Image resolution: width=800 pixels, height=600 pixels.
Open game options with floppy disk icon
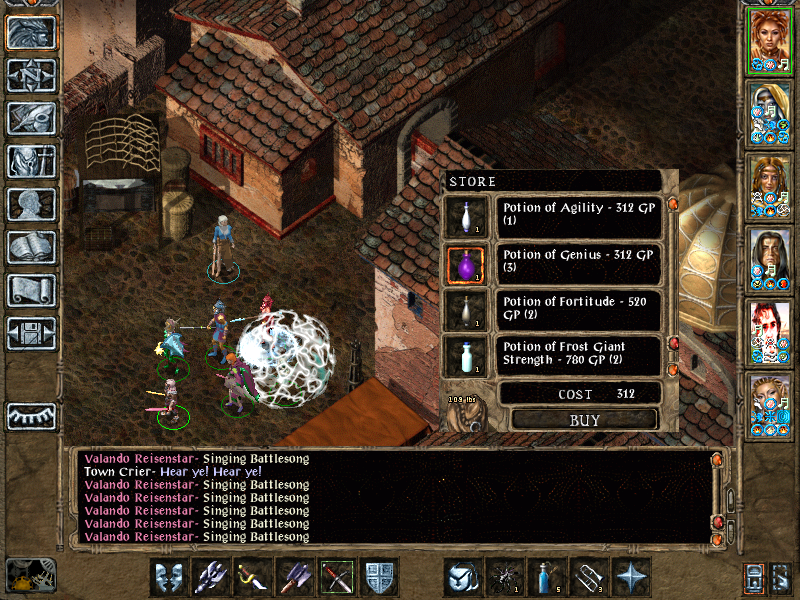pos(31,333)
